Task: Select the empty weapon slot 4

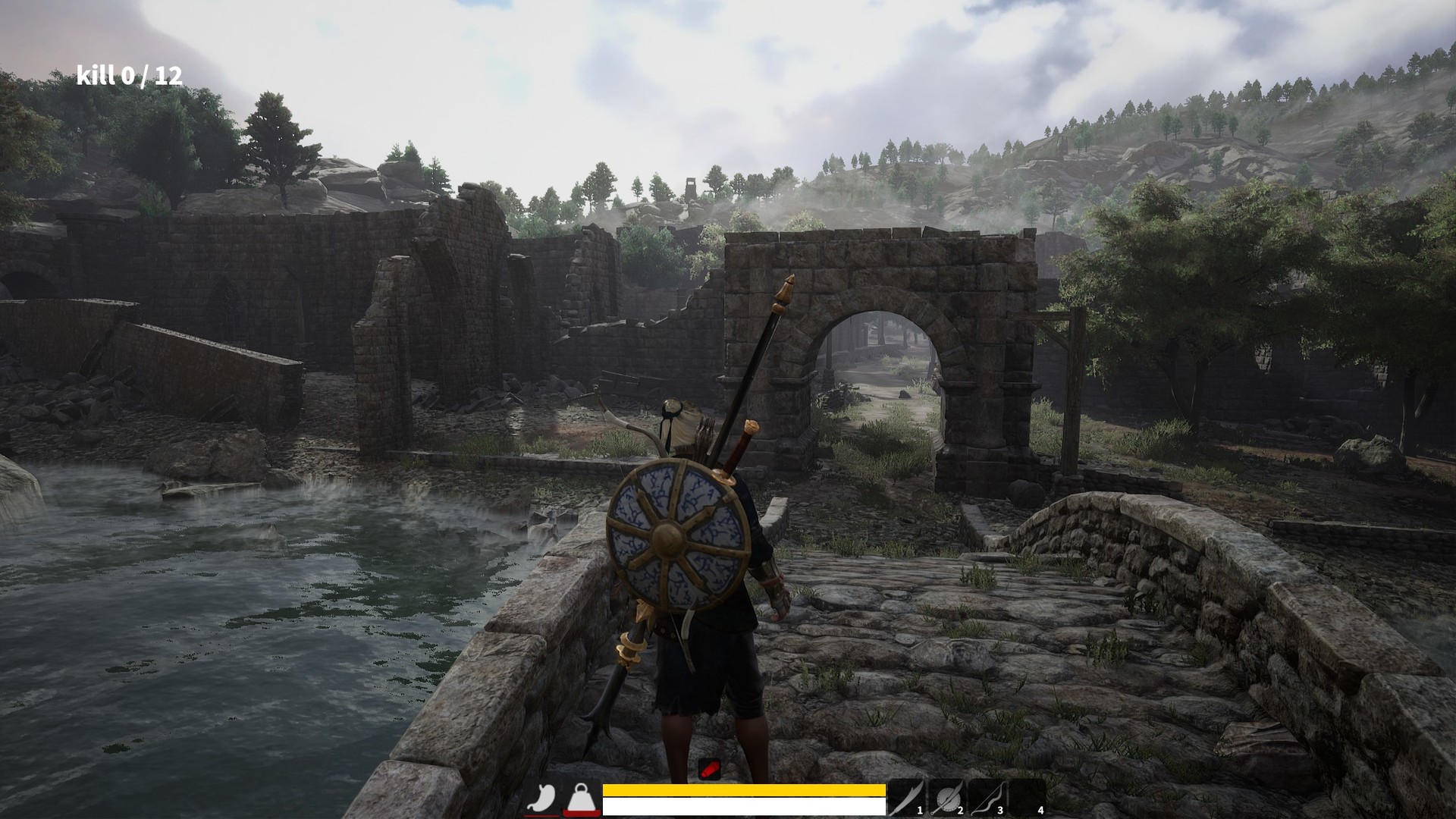Action: [1028, 799]
